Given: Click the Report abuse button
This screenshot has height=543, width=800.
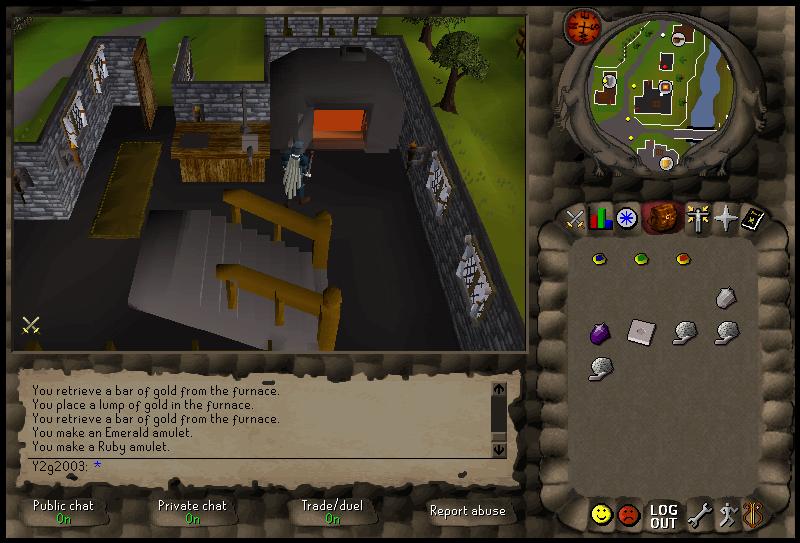Looking at the screenshot, I should pyautogui.click(x=467, y=511).
